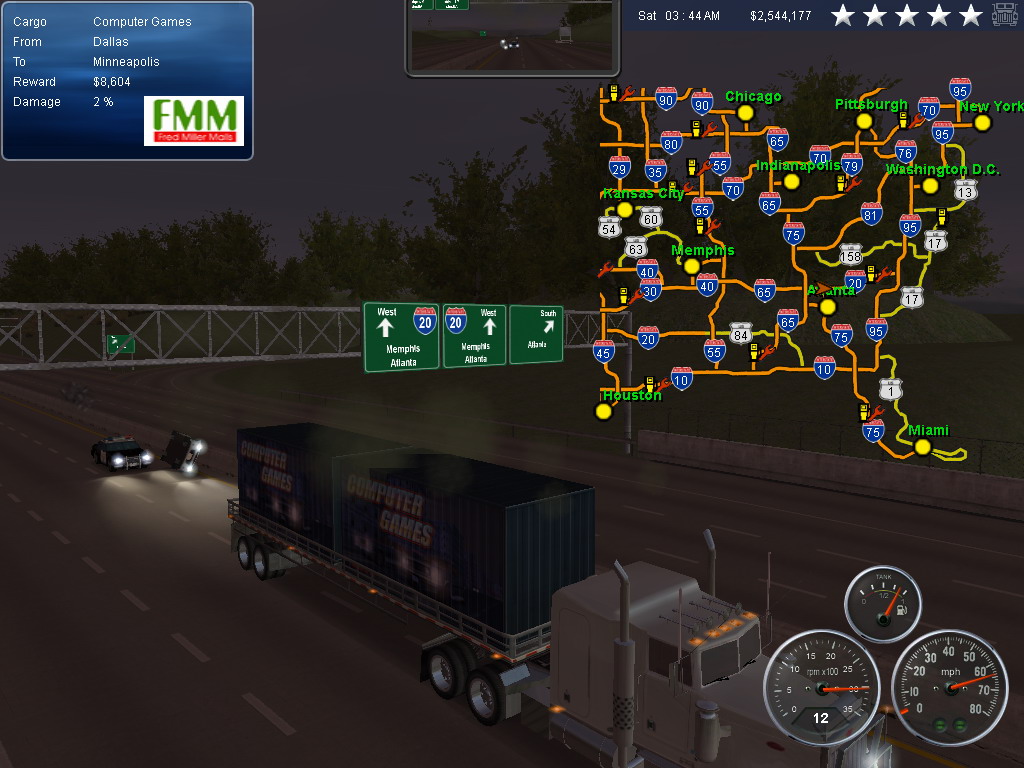Image resolution: width=1024 pixels, height=768 pixels.
Task: Select Kansas City on the map
Action: pos(625,210)
